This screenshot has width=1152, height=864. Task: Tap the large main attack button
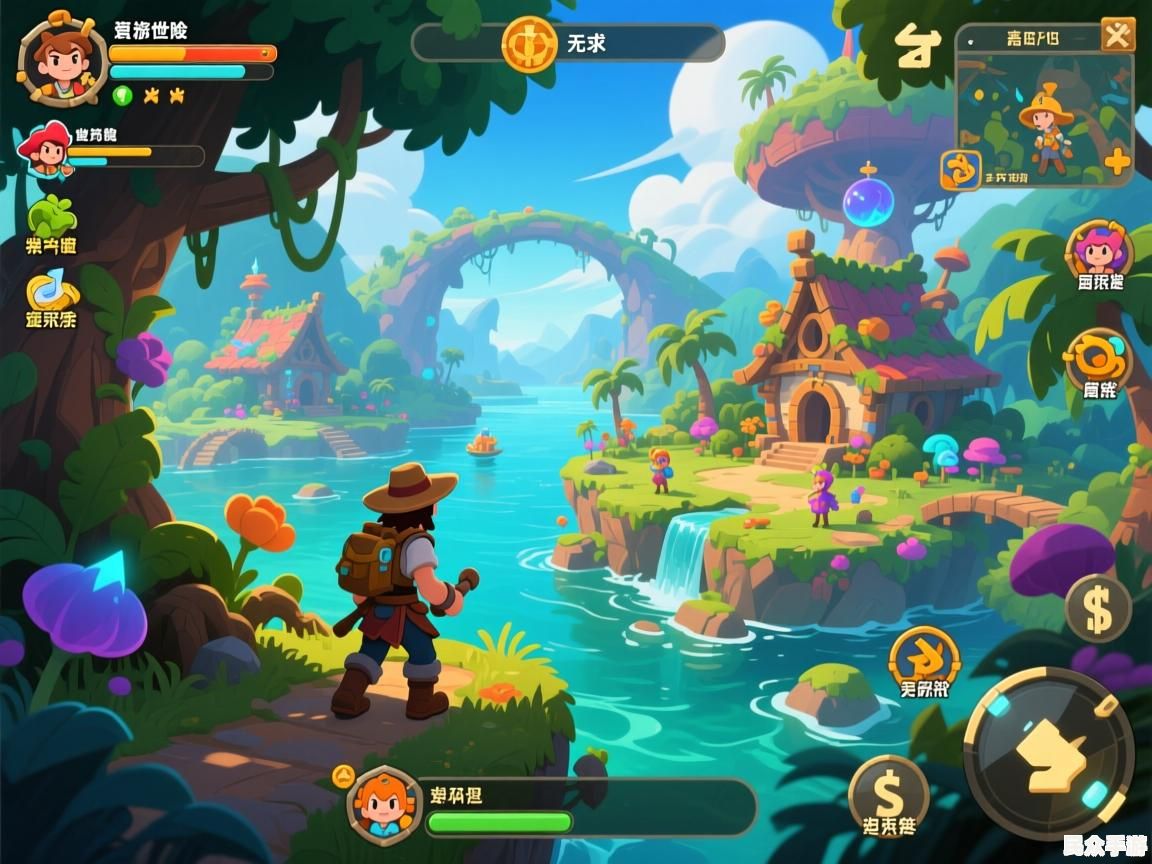pyautogui.click(x=1049, y=751)
